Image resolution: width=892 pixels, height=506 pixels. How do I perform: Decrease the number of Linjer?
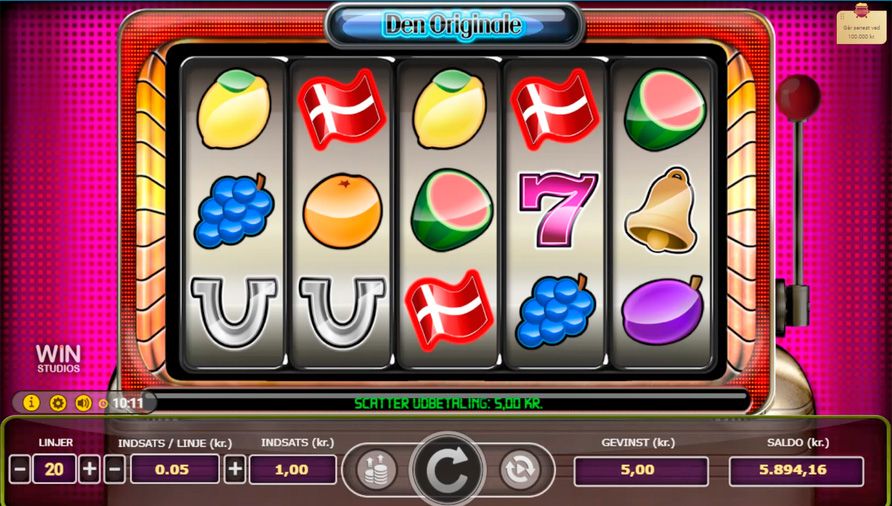(20, 469)
